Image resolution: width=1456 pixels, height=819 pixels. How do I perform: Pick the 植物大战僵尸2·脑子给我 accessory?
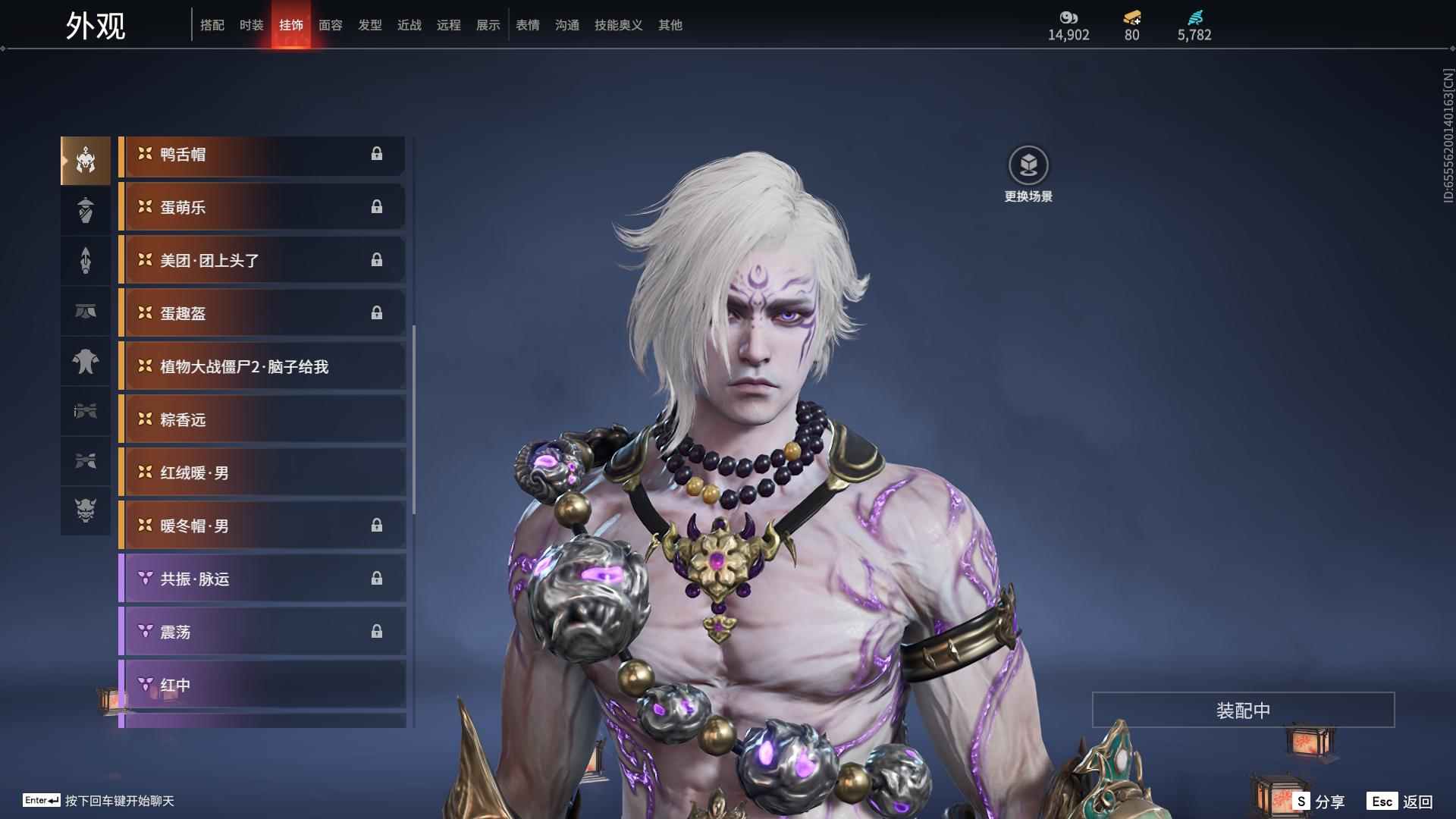click(262, 367)
